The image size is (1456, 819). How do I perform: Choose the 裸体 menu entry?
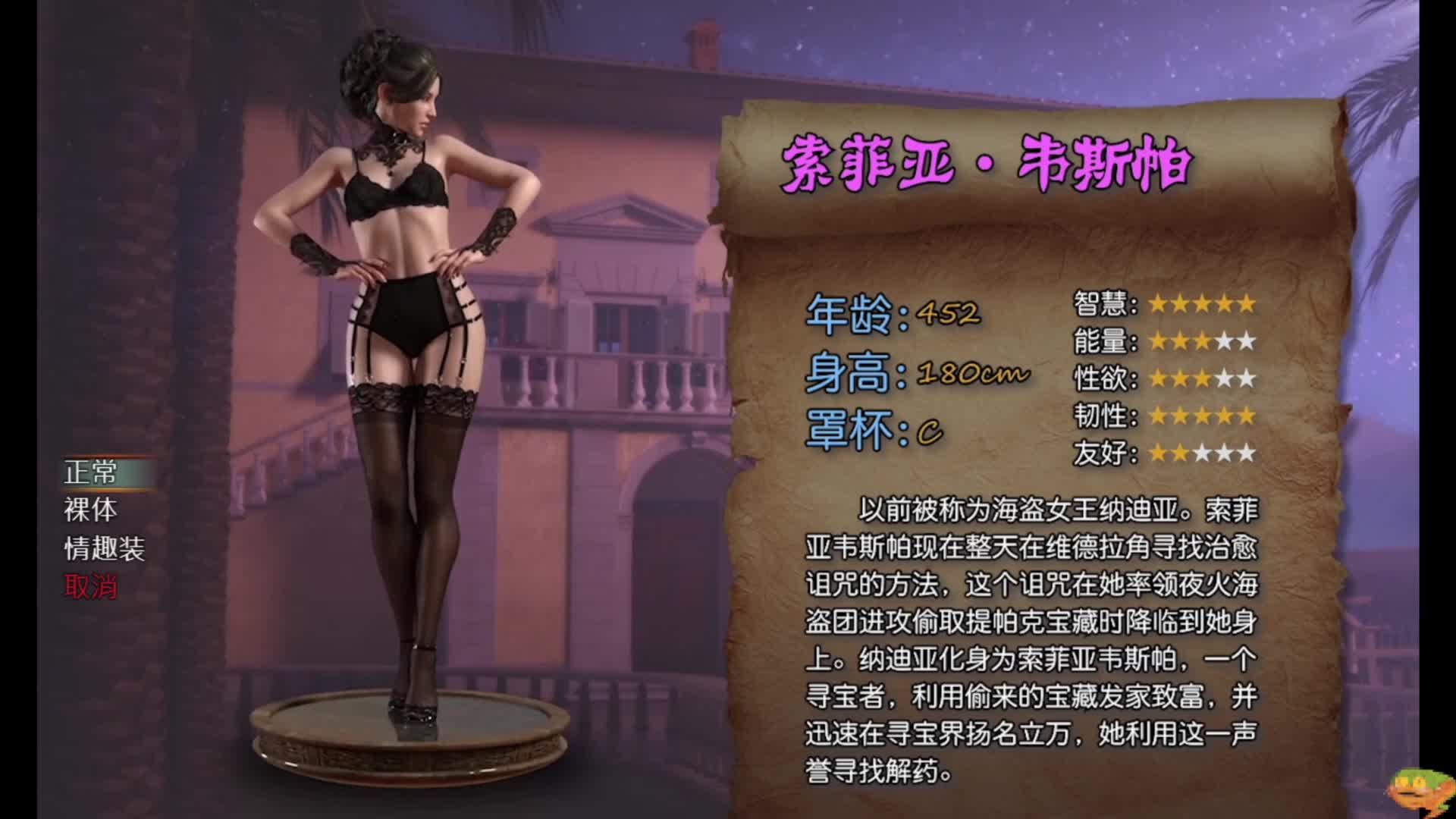click(x=91, y=510)
